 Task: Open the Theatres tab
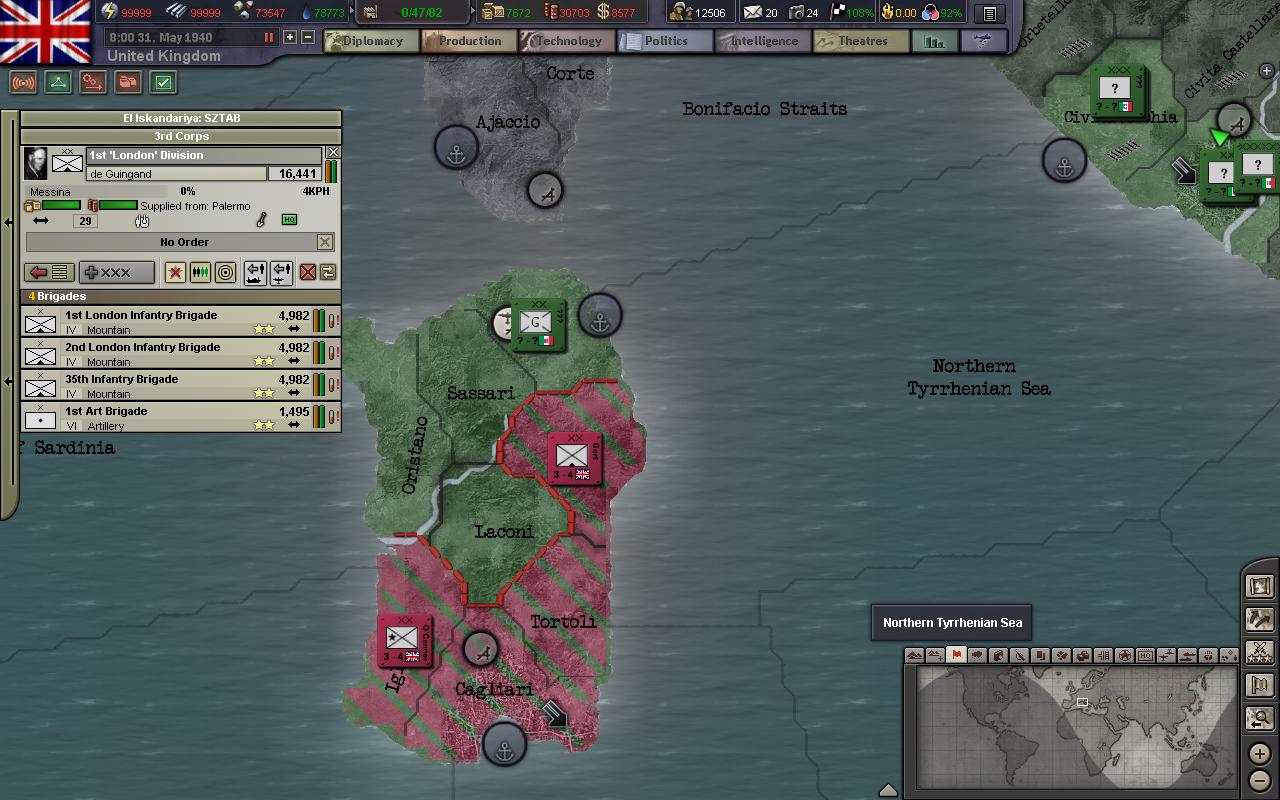[x=861, y=41]
